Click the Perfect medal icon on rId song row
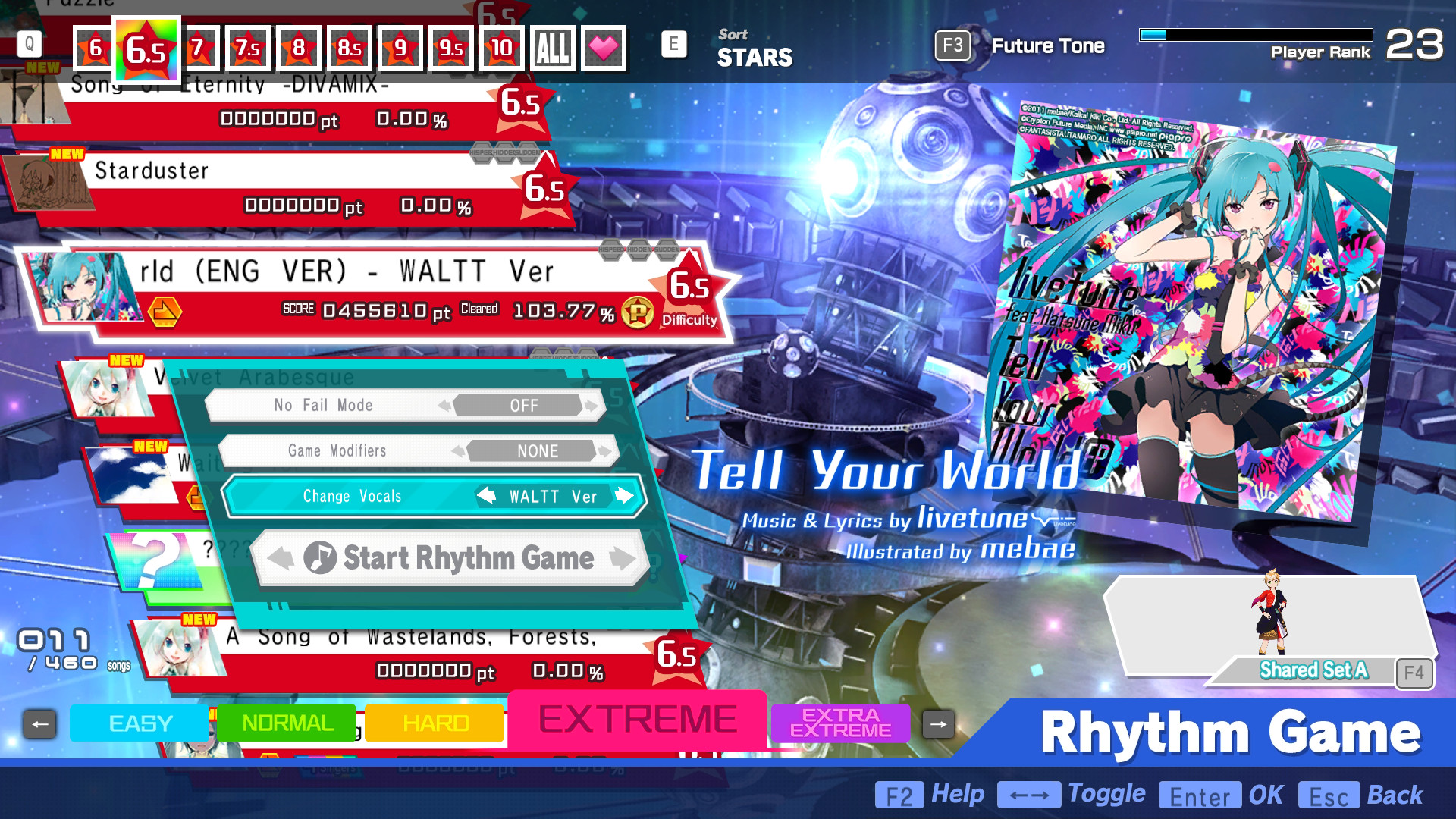Viewport: 1456px width, 819px height. tap(640, 311)
